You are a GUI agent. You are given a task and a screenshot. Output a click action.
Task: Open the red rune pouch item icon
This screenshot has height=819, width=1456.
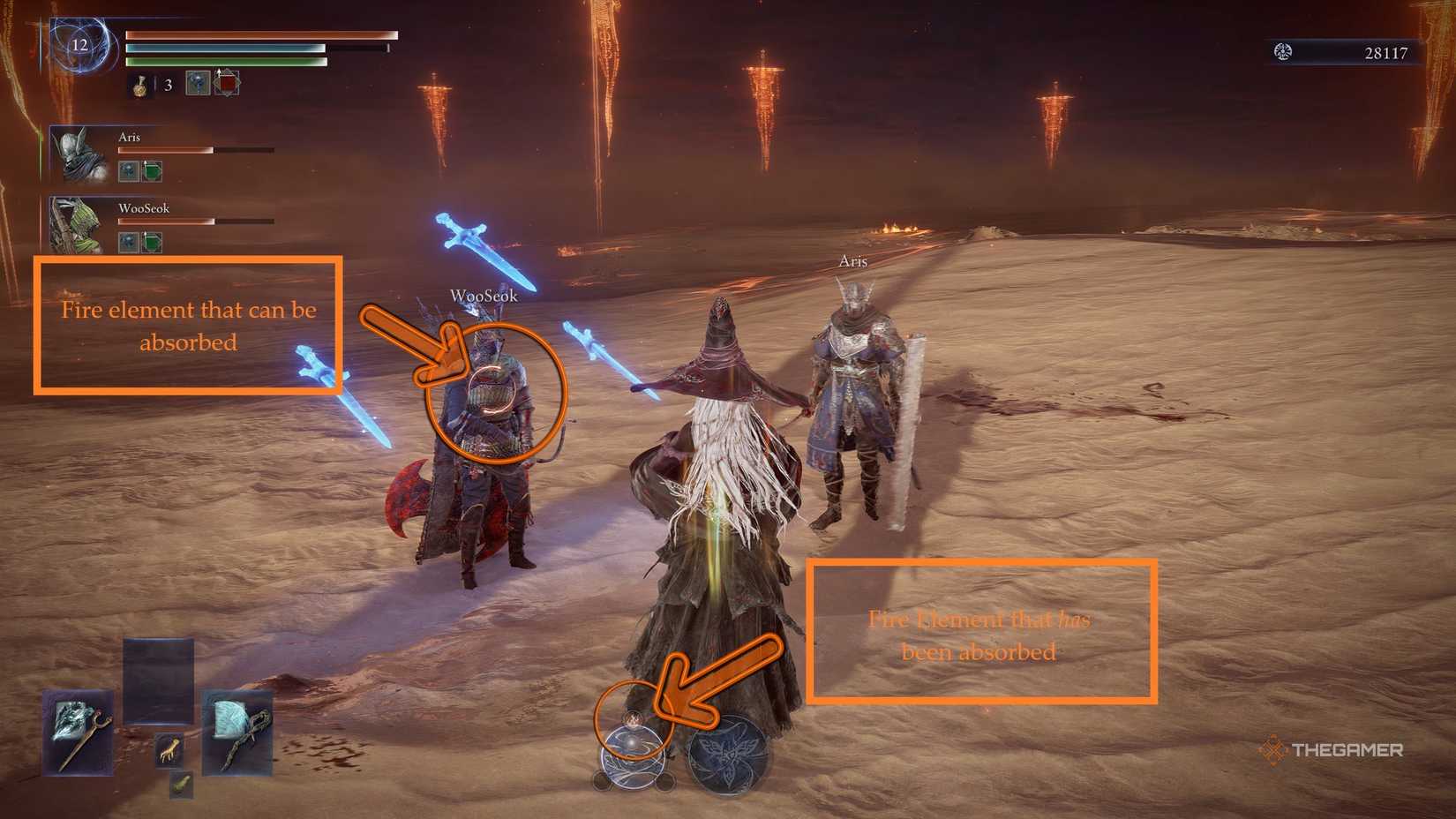(228, 84)
